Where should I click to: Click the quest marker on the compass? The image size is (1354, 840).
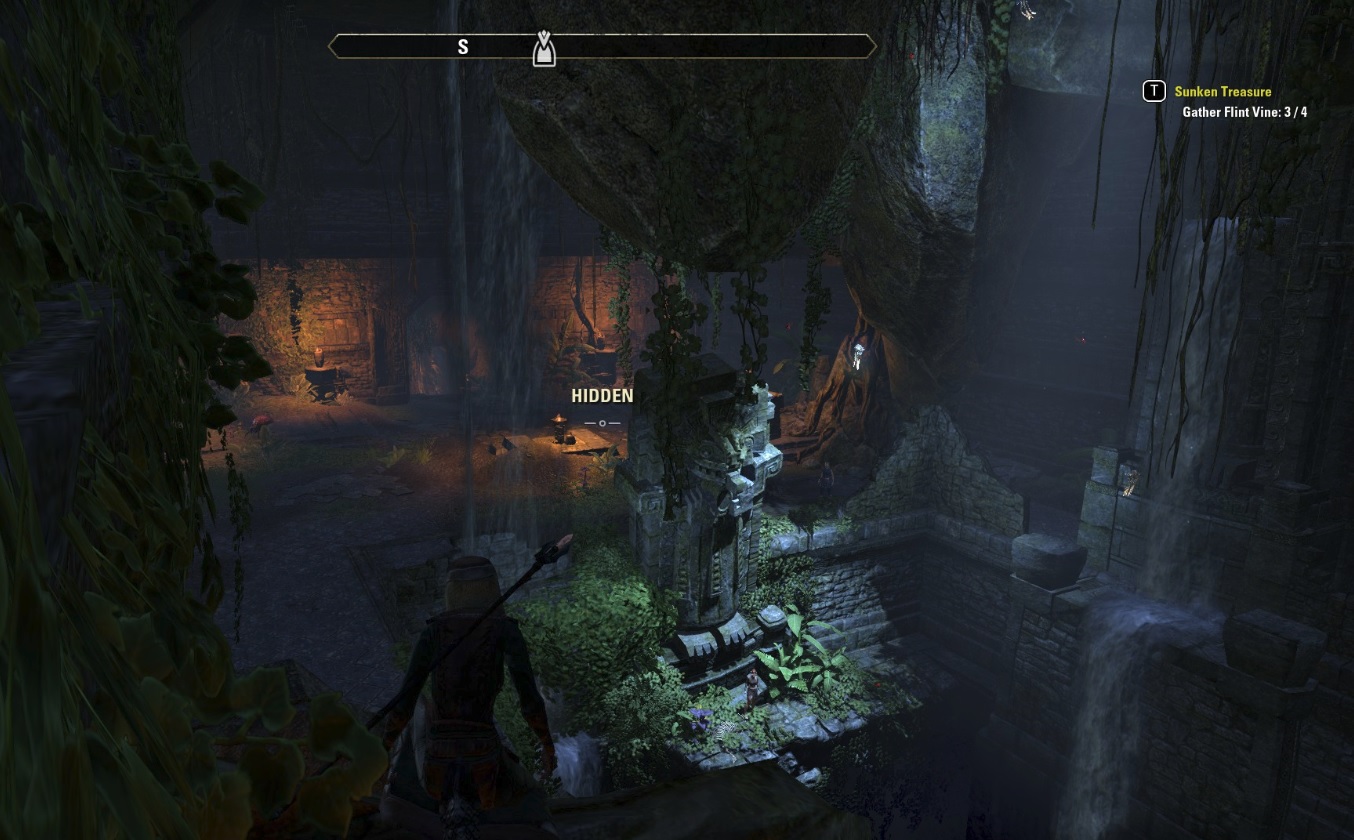(543, 49)
